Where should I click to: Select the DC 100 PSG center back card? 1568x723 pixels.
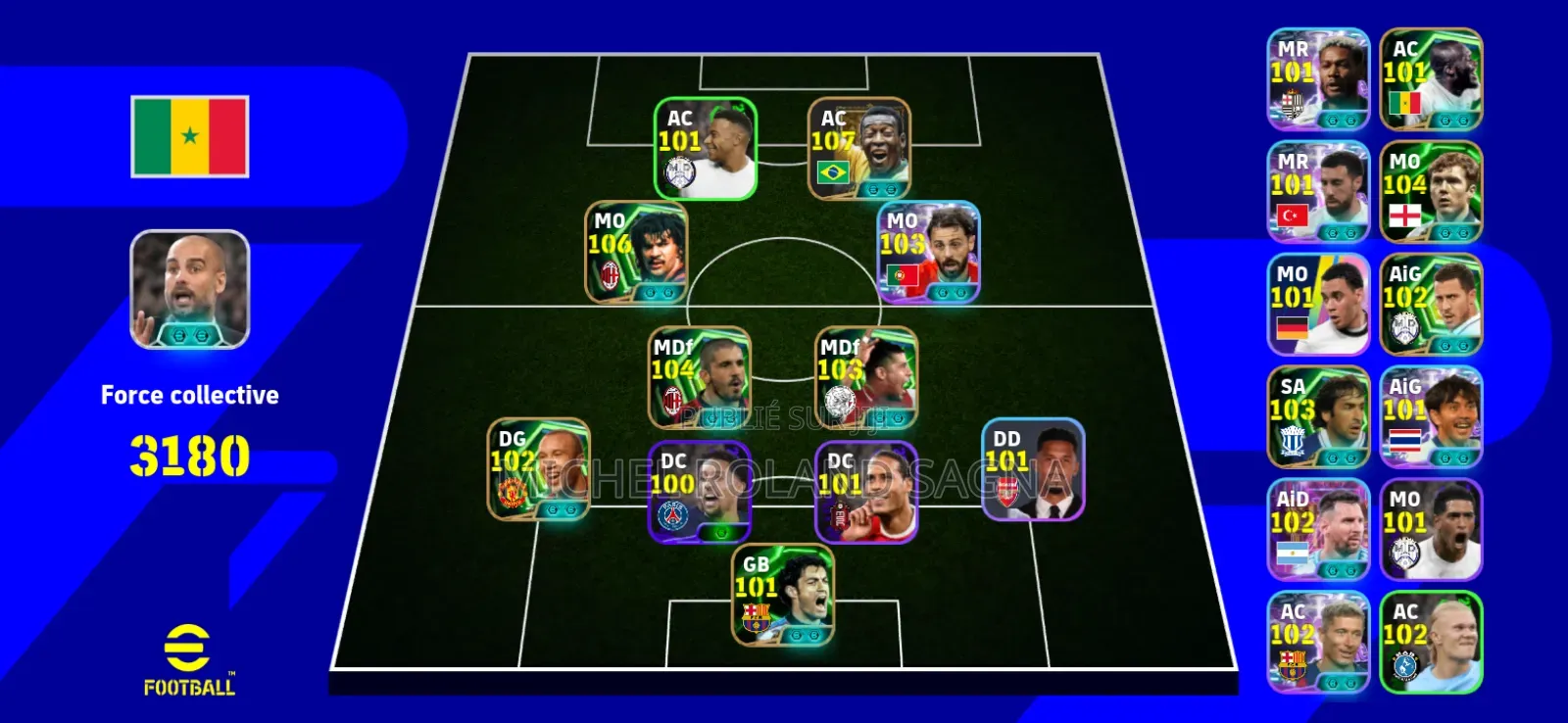coord(697,490)
